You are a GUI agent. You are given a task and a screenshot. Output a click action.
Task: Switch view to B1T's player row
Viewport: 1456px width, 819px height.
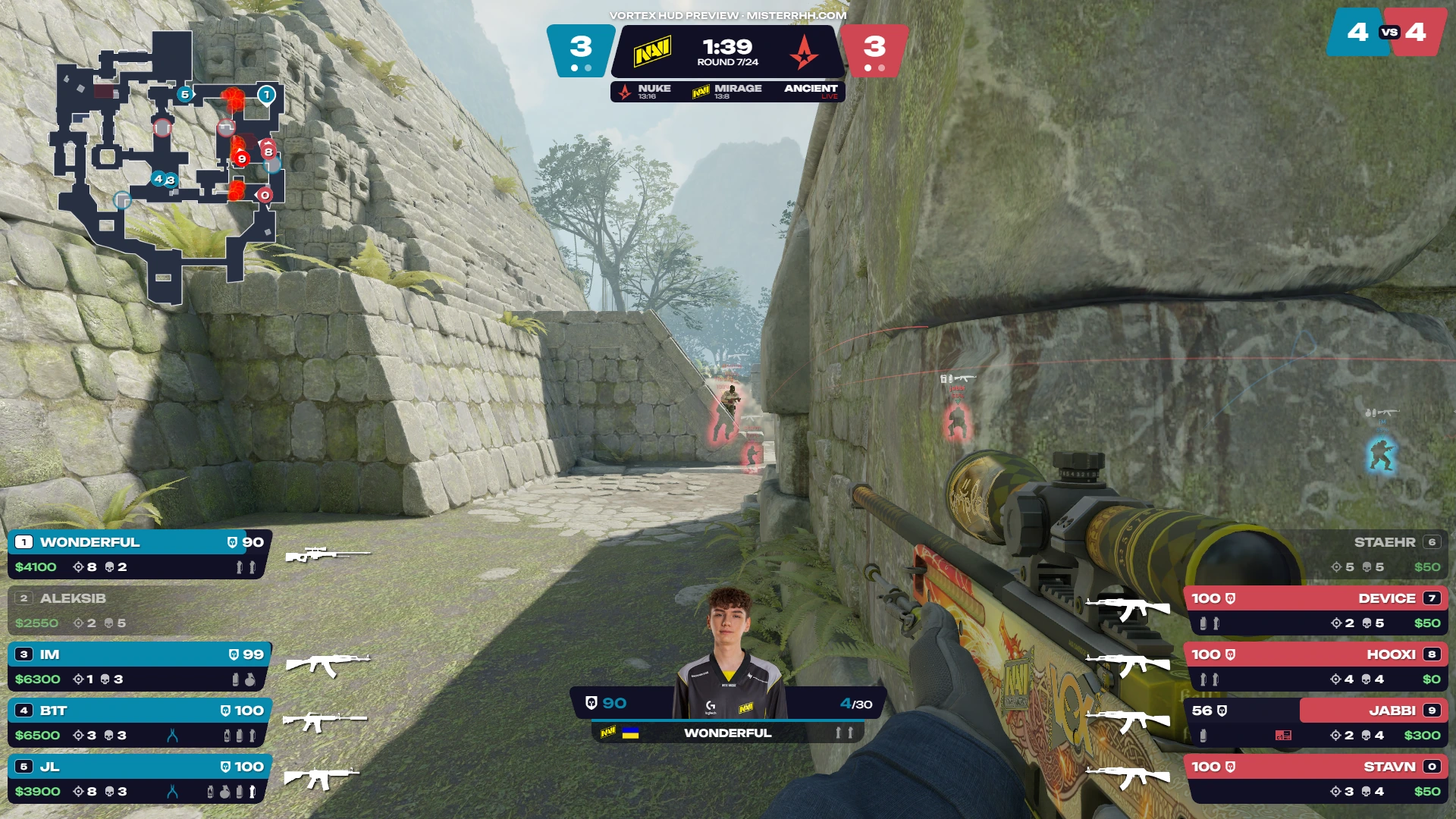pos(140,723)
